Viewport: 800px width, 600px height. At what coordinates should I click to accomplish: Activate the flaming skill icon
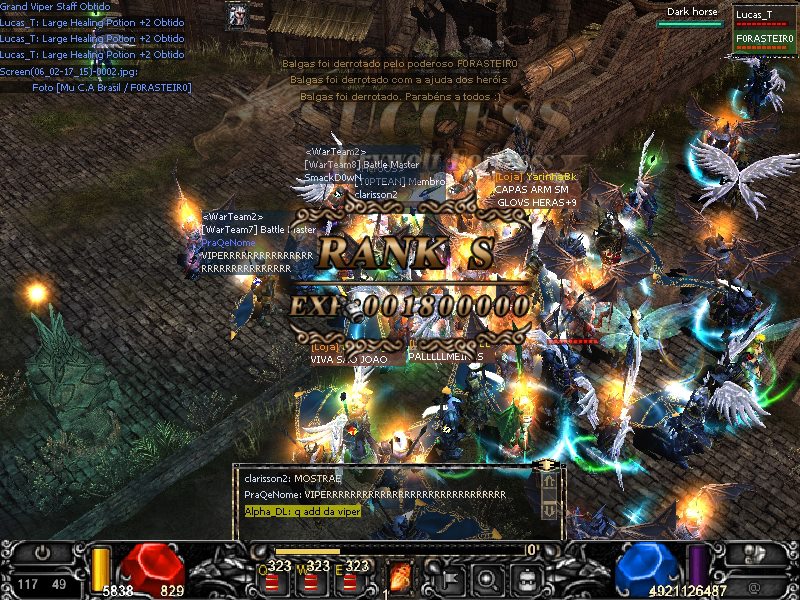(400, 576)
